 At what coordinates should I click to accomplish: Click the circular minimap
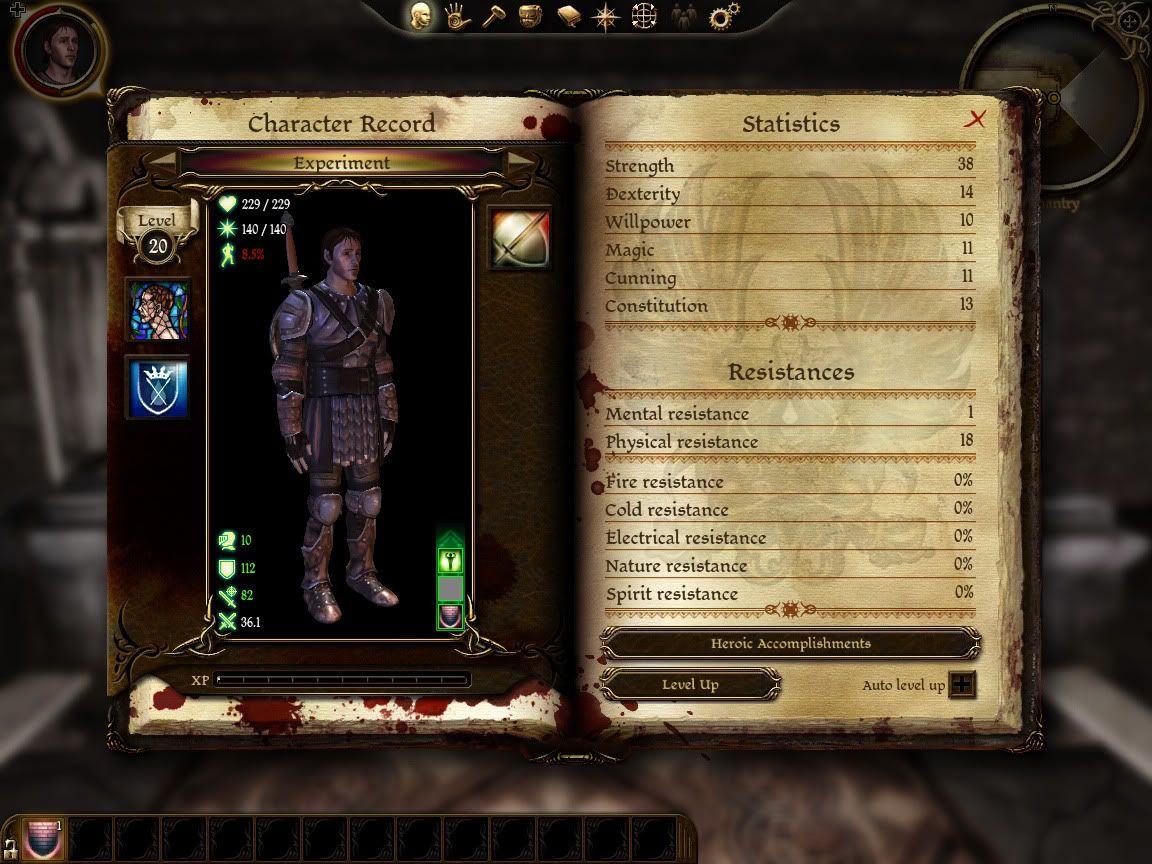pyautogui.click(x=1050, y=98)
